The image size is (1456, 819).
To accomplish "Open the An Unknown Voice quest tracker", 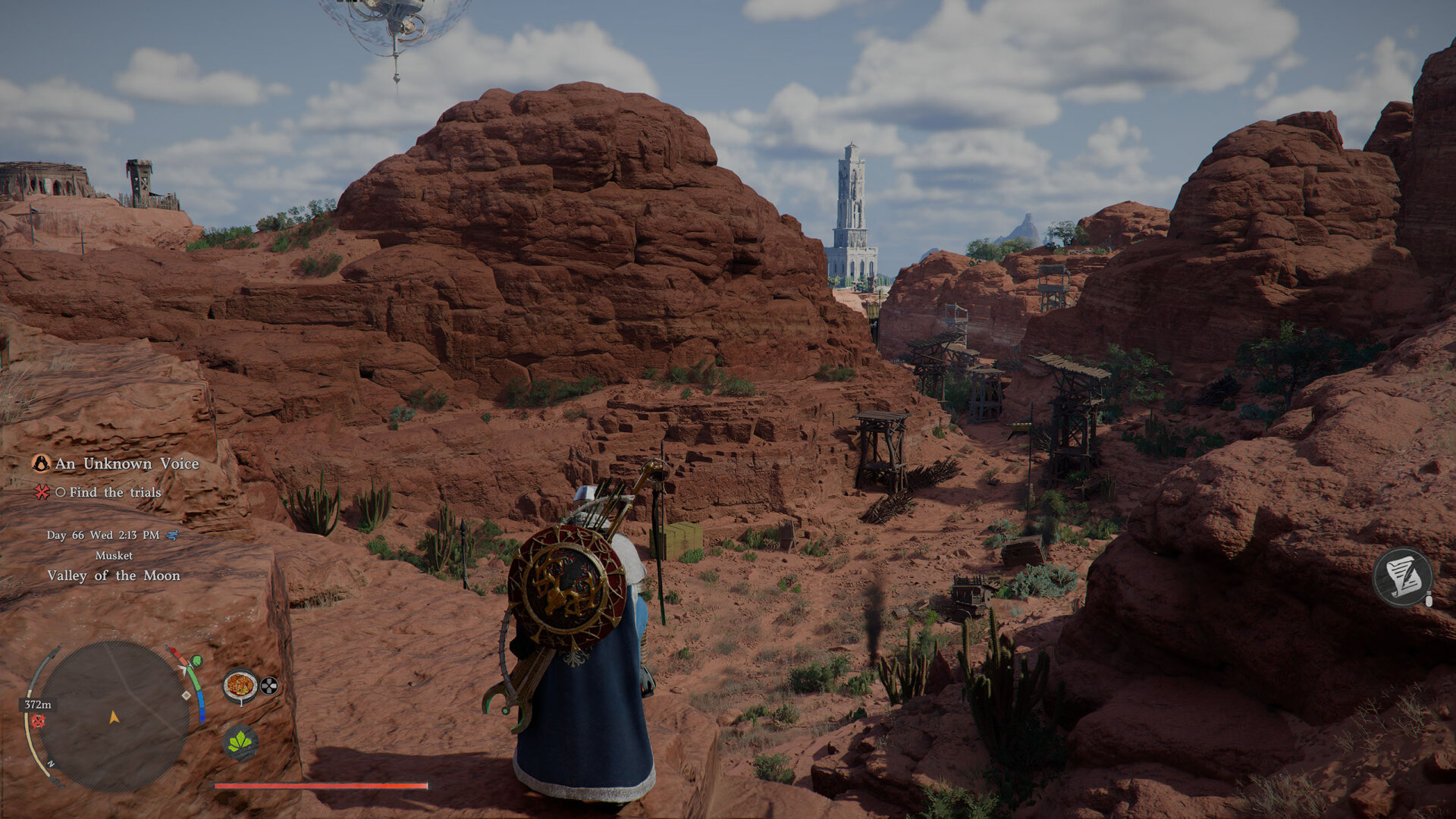I will pos(126,463).
